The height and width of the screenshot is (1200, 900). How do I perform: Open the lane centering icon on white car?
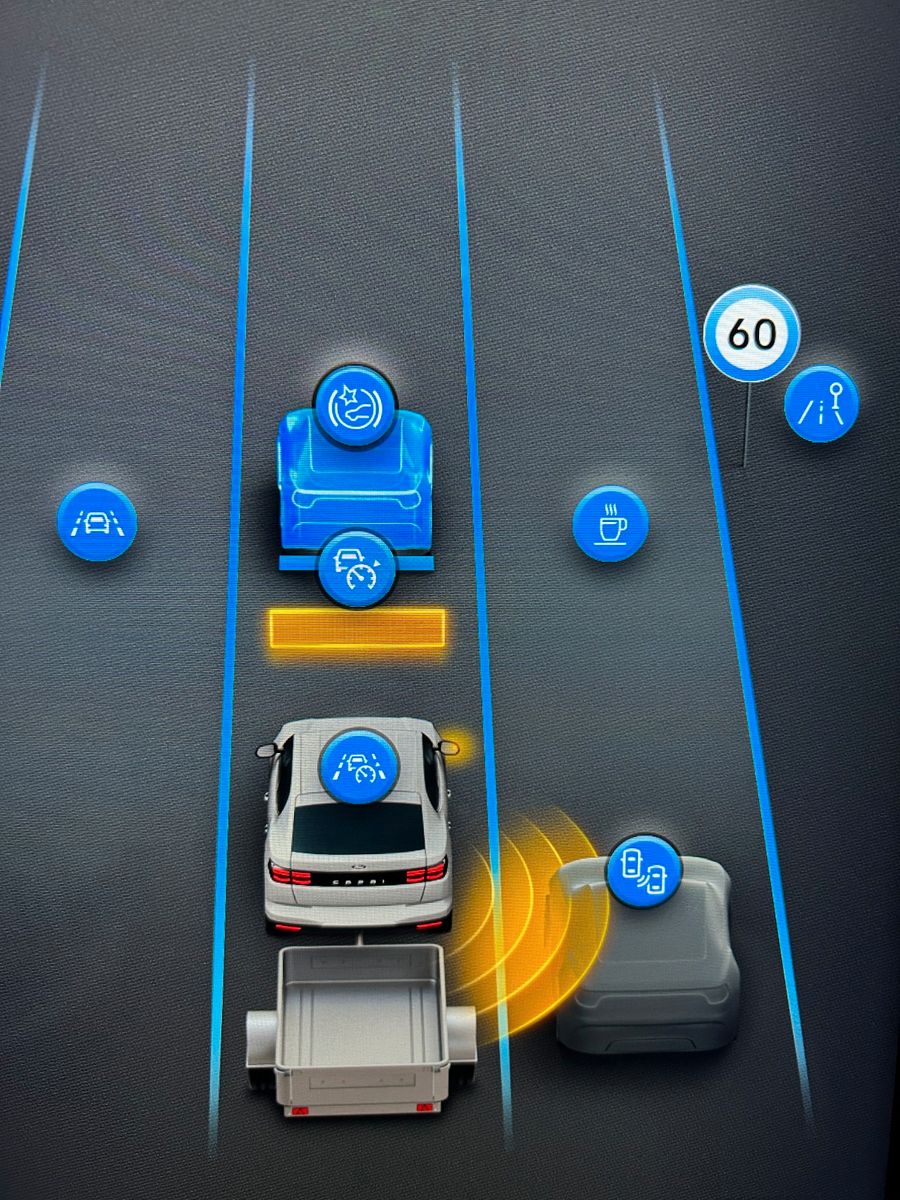tap(358, 768)
